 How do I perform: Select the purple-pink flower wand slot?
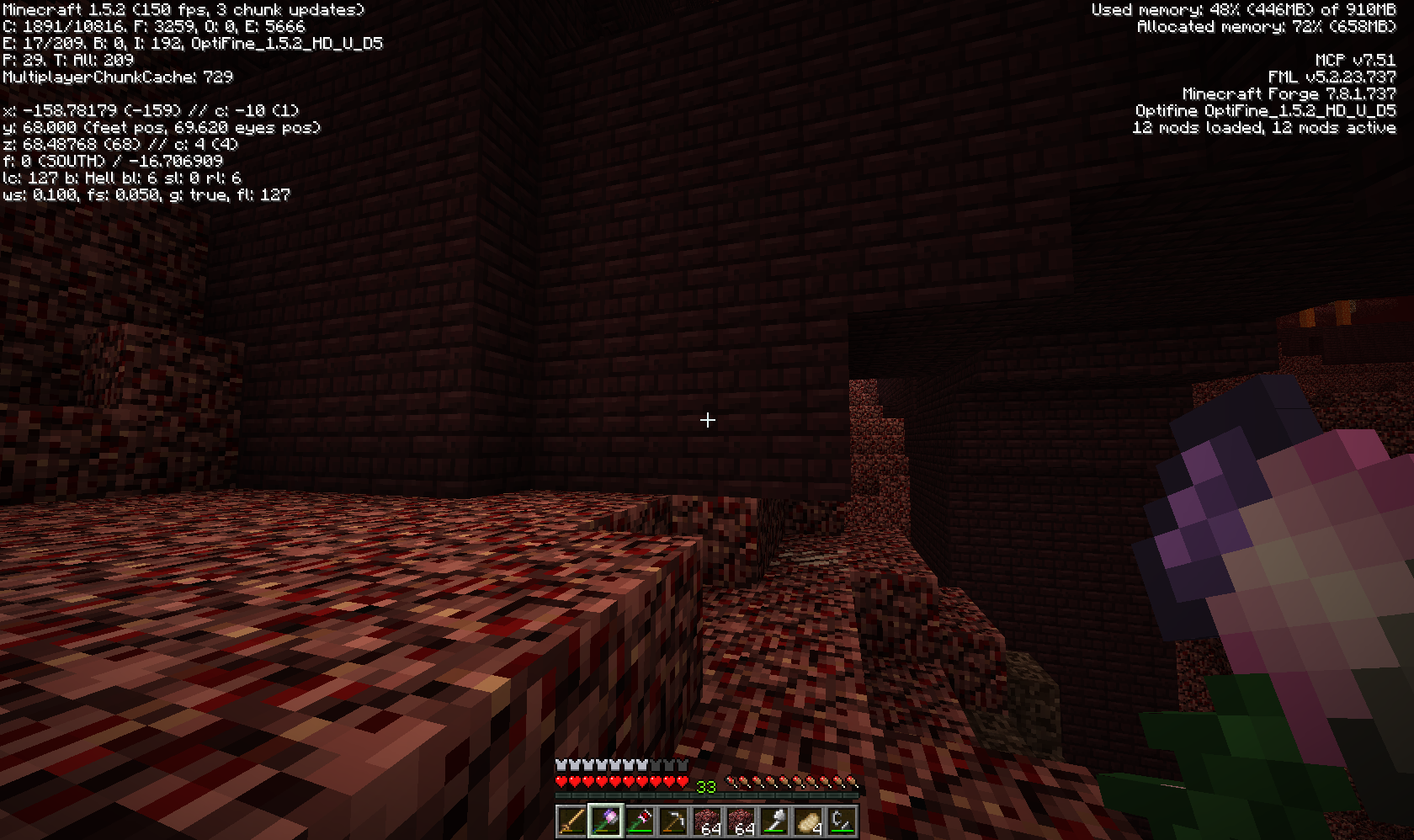tap(605, 821)
